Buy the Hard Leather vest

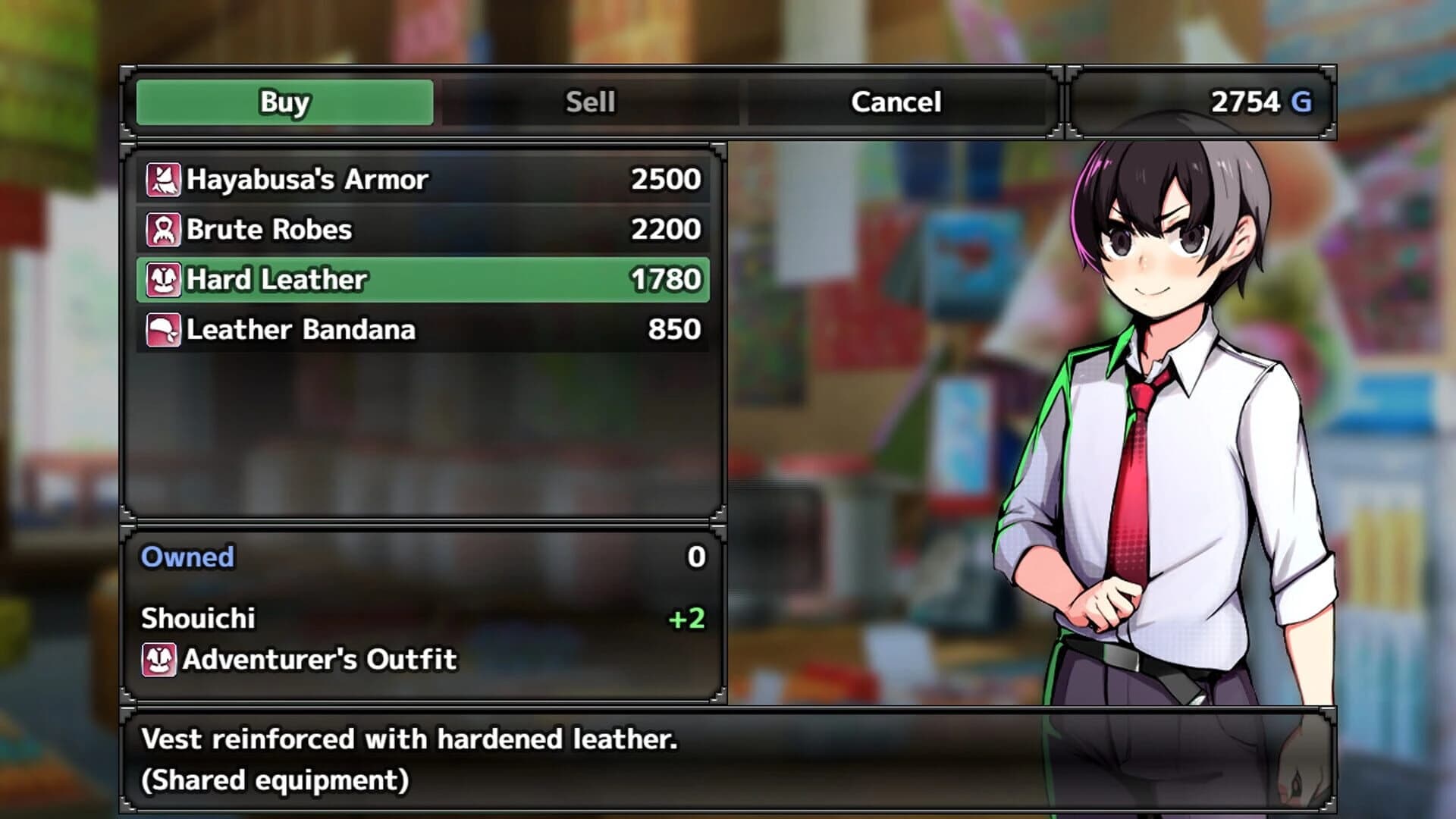pos(422,280)
